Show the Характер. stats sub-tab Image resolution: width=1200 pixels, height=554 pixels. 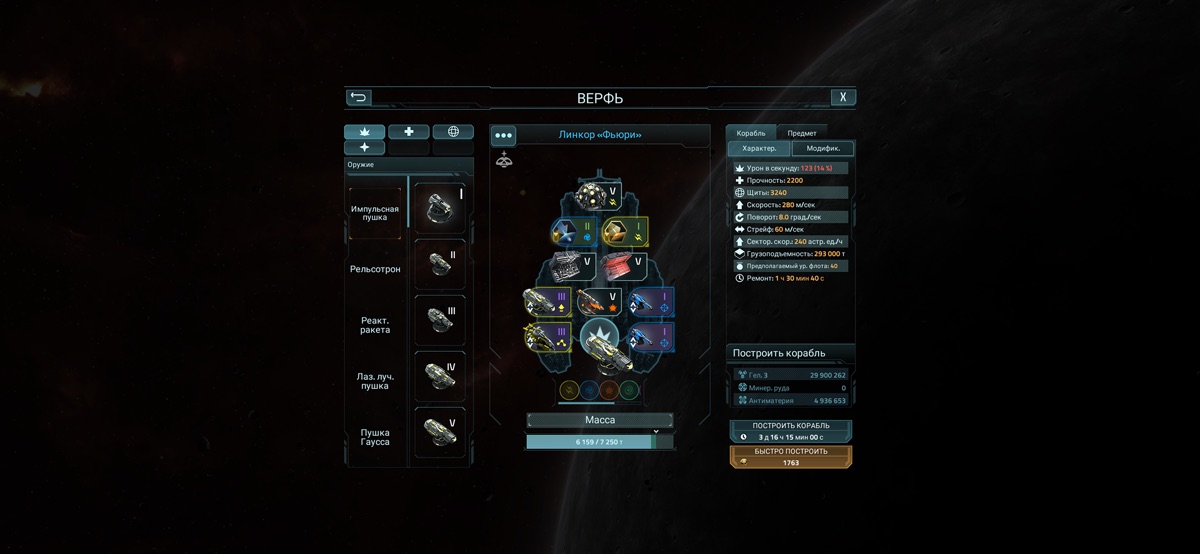tap(759, 149)
